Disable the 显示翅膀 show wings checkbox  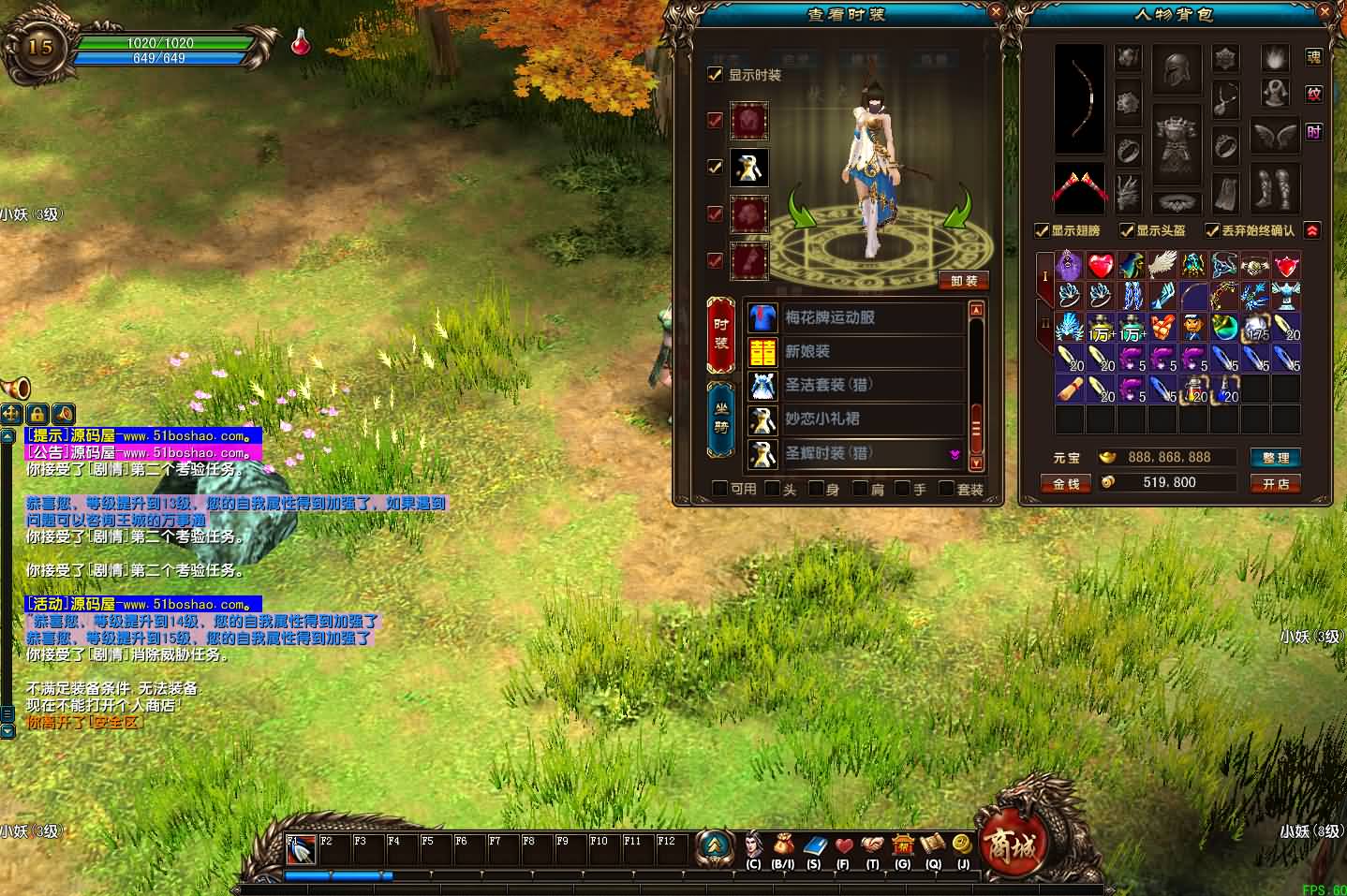click(1043, 230)
